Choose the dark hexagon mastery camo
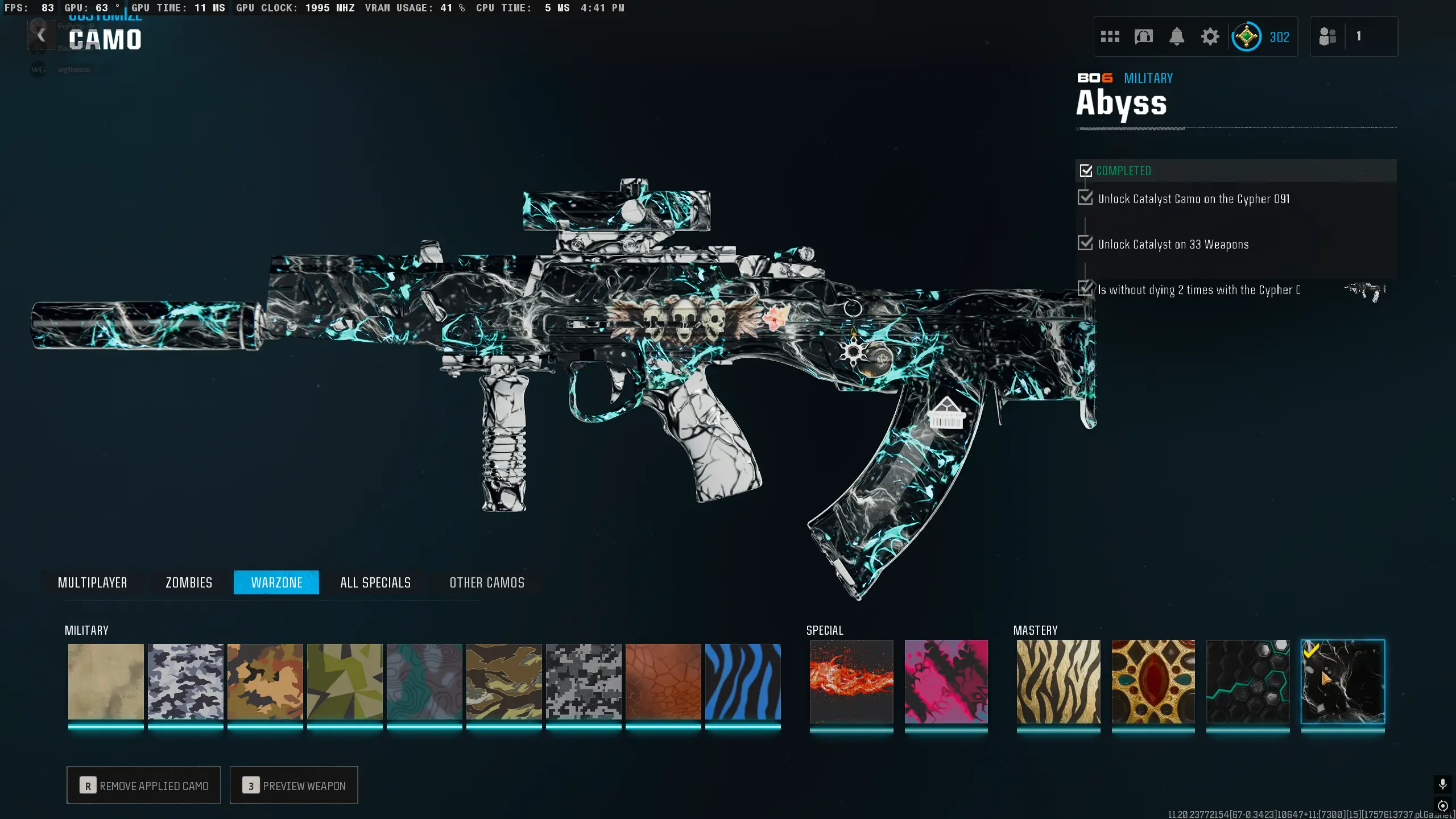1456x819 pixels. pyautogui.click(x=1248, y=681)
